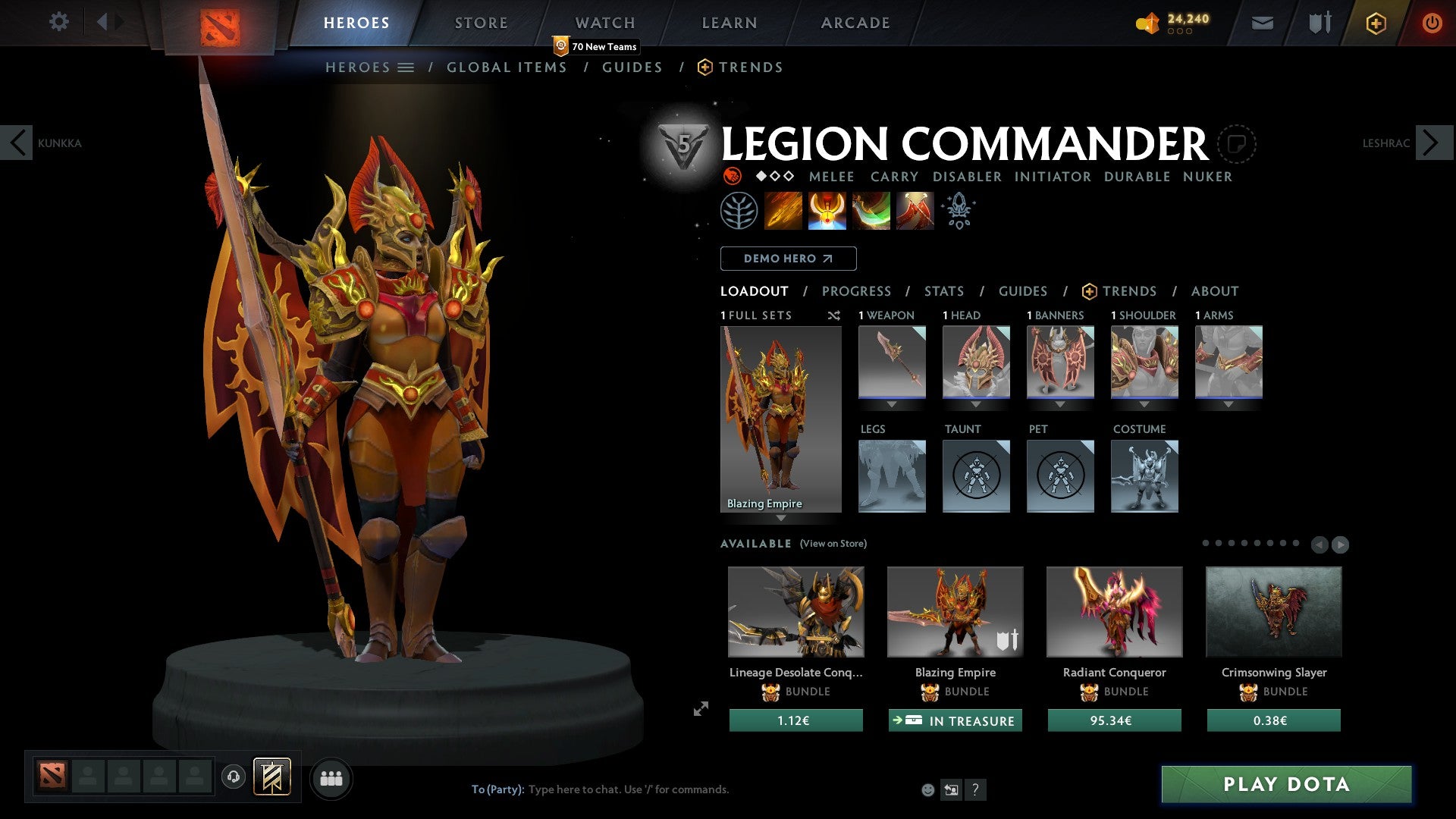Click the armory shield and sword icon

coord(1319,23)
